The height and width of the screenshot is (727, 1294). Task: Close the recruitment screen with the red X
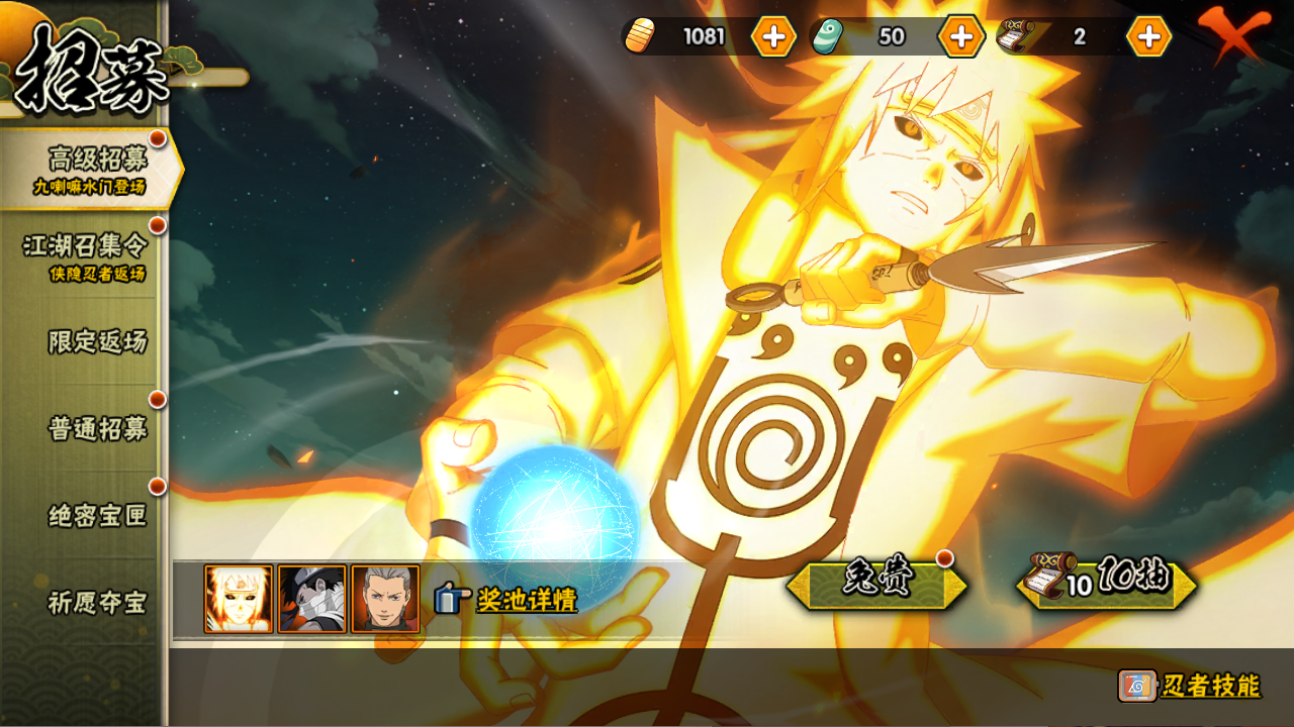click(1235, 35)
